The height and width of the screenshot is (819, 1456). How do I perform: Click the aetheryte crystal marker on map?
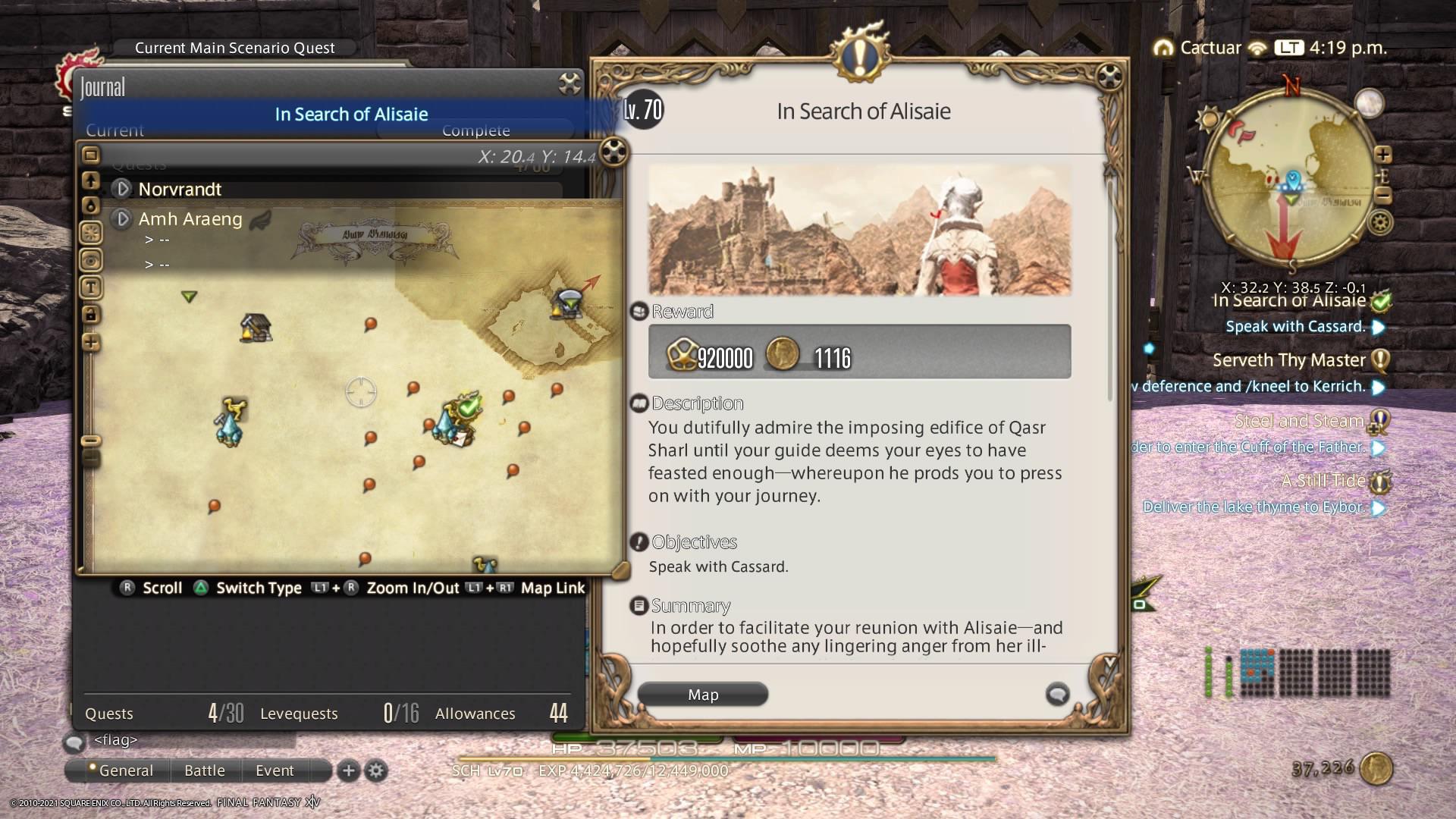coord(229,429)
